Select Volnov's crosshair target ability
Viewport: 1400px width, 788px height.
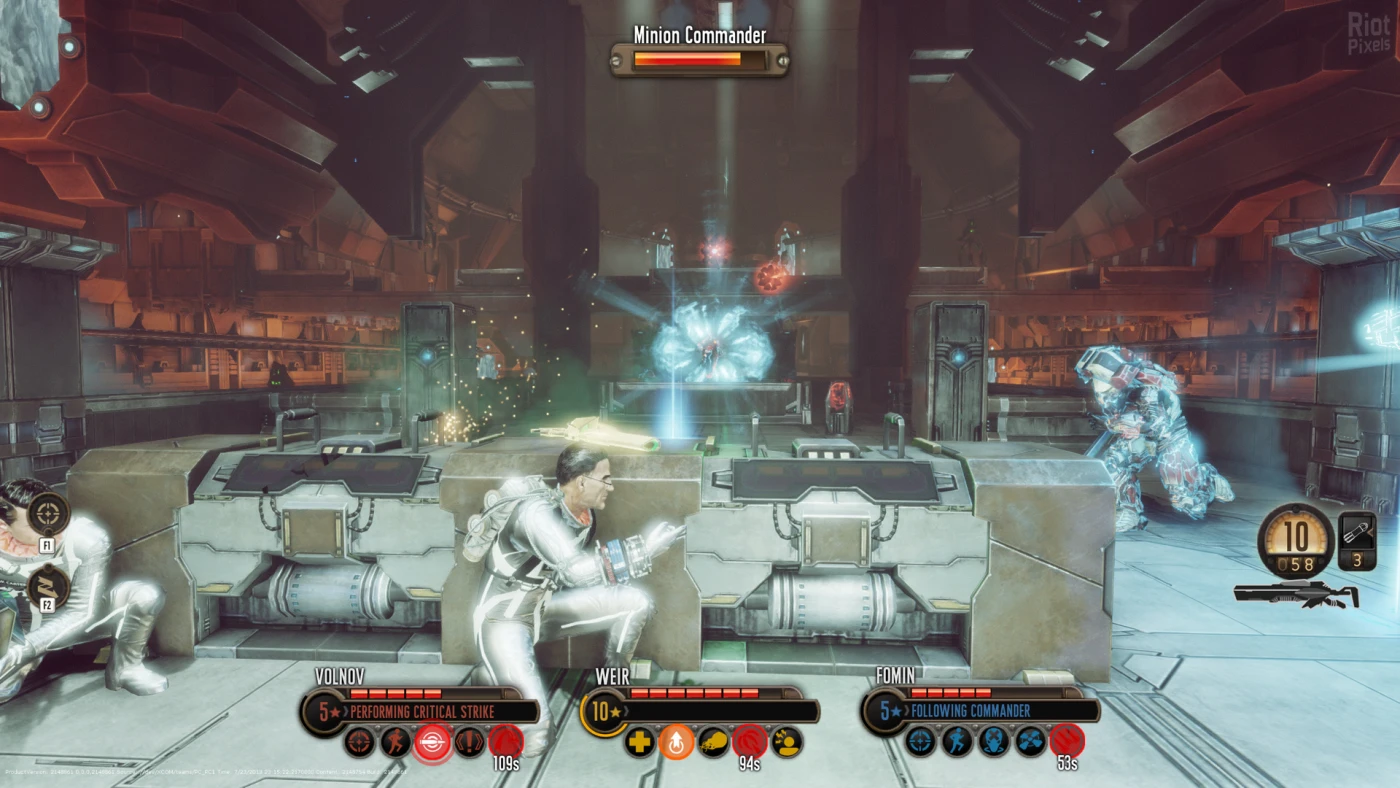[x=359, y=742]
